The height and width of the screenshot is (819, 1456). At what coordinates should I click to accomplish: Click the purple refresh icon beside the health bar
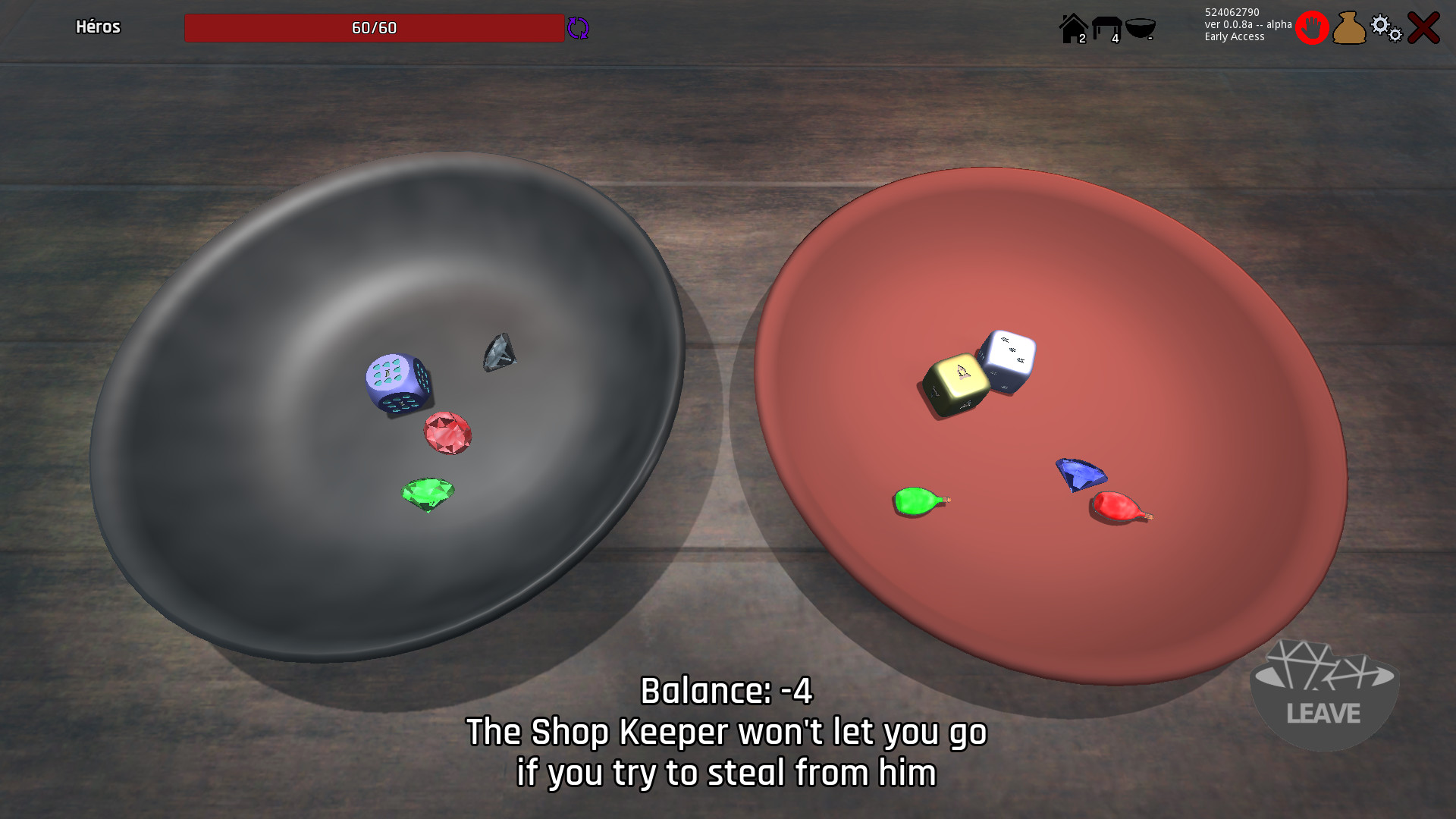[x=578, y=28]
